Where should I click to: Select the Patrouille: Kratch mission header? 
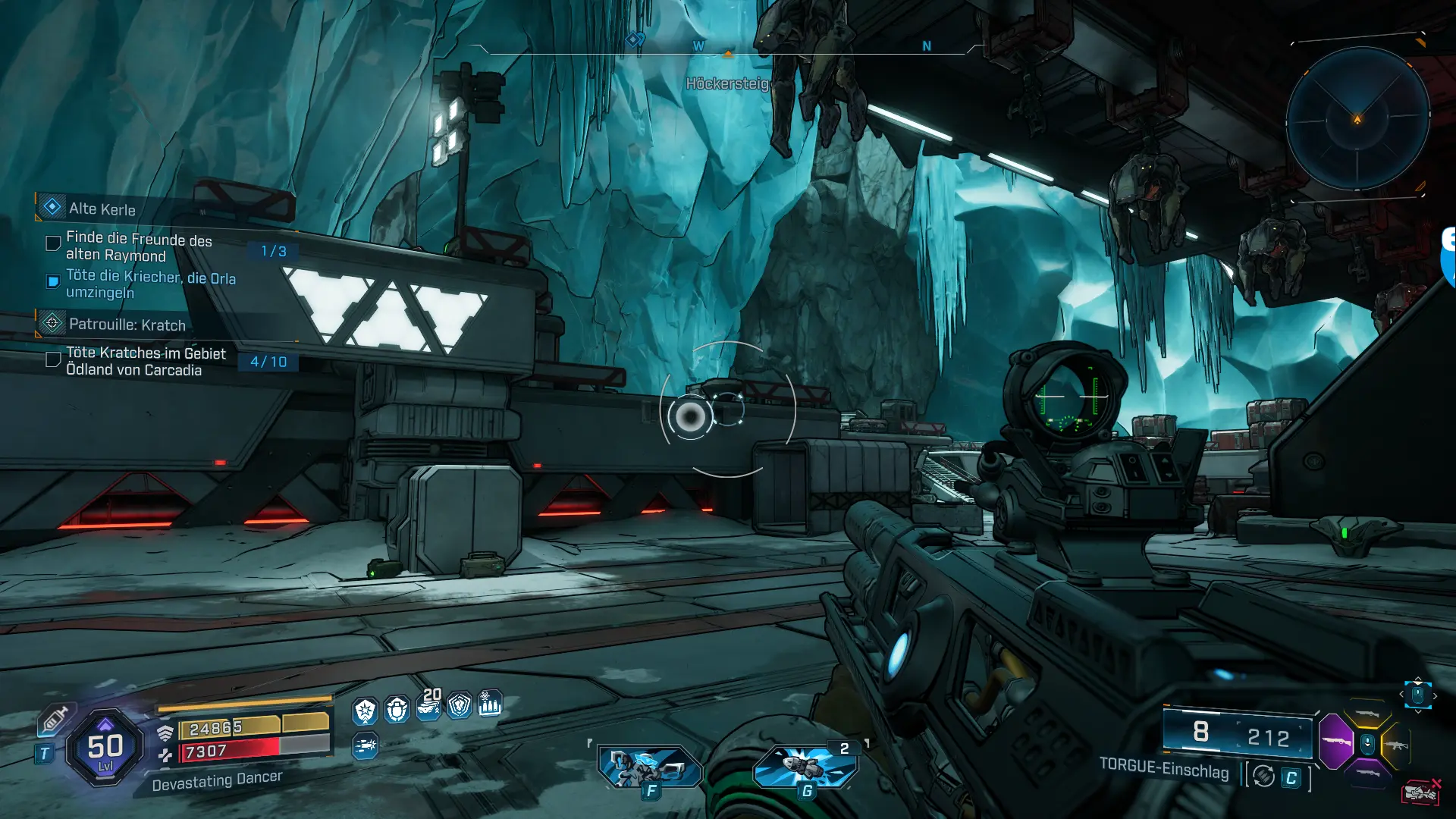(127, 325)
